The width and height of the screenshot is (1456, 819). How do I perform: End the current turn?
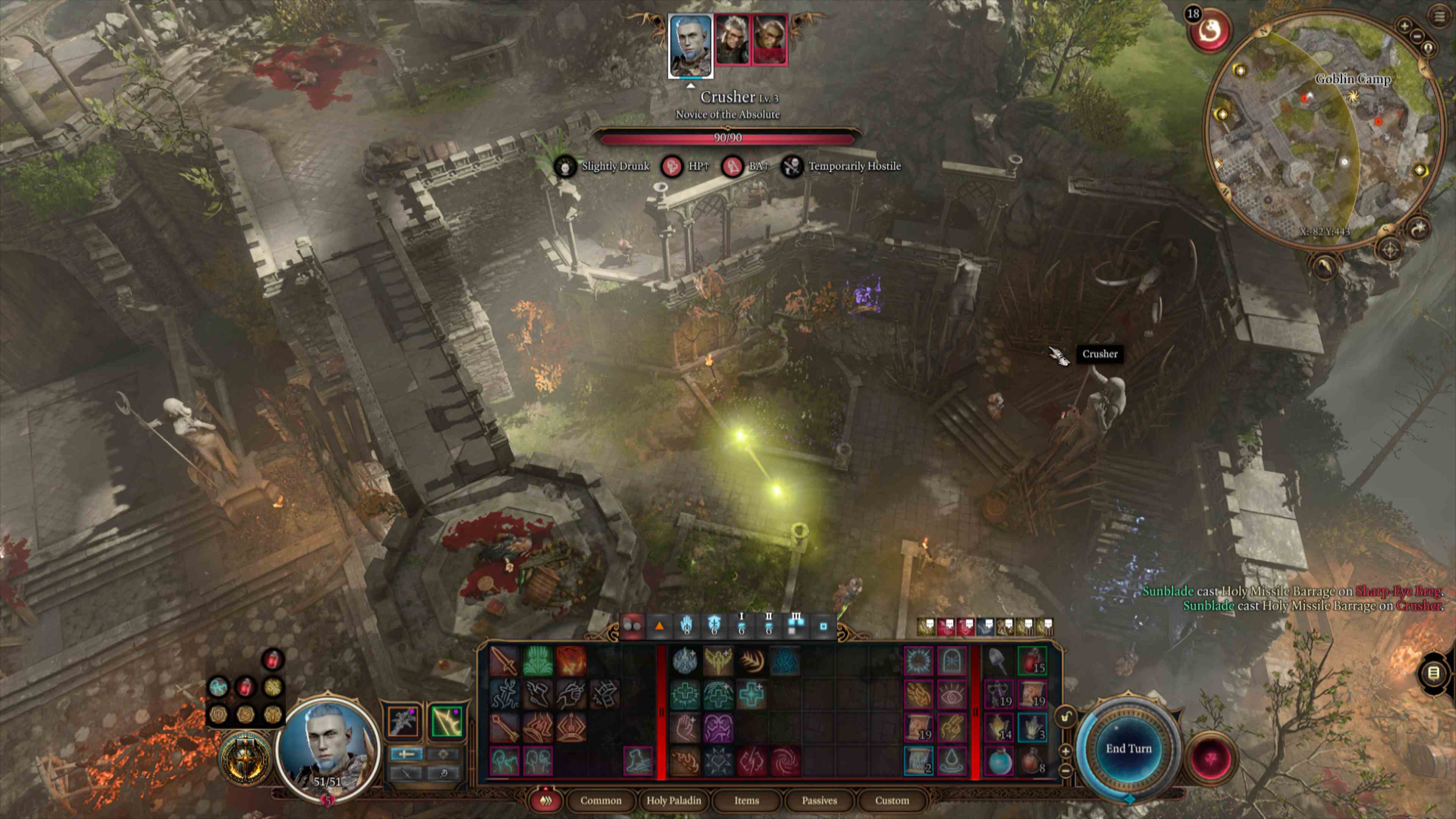tap(1128, 748)
